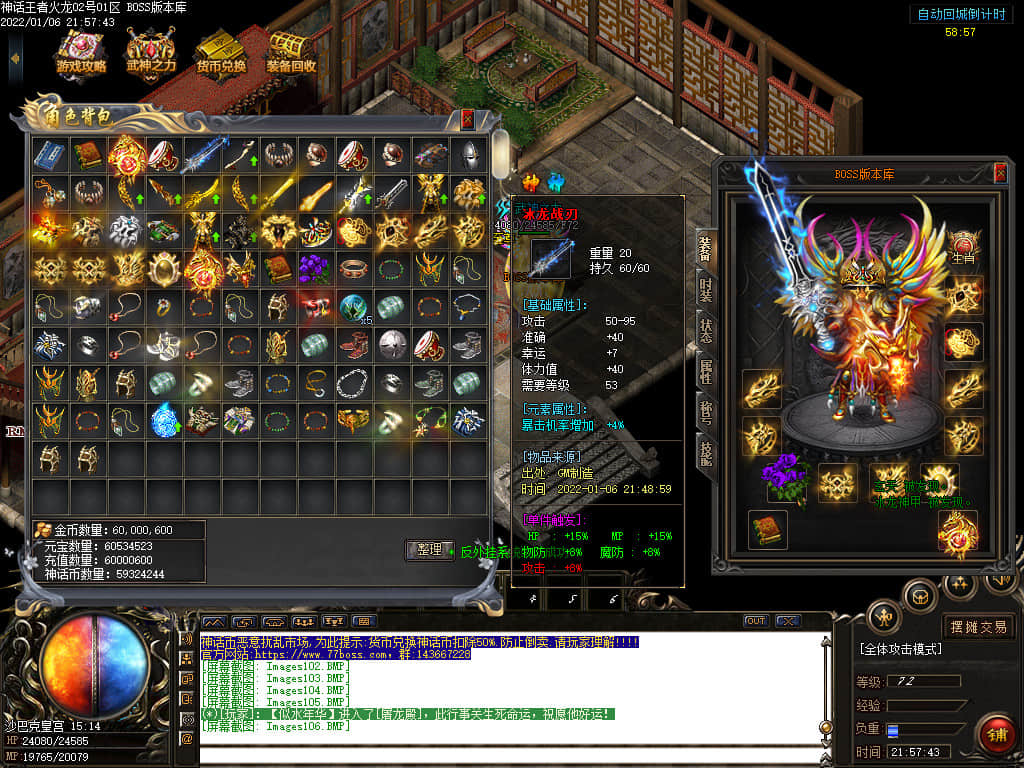Click the 整理 sort button

(429, 550)
